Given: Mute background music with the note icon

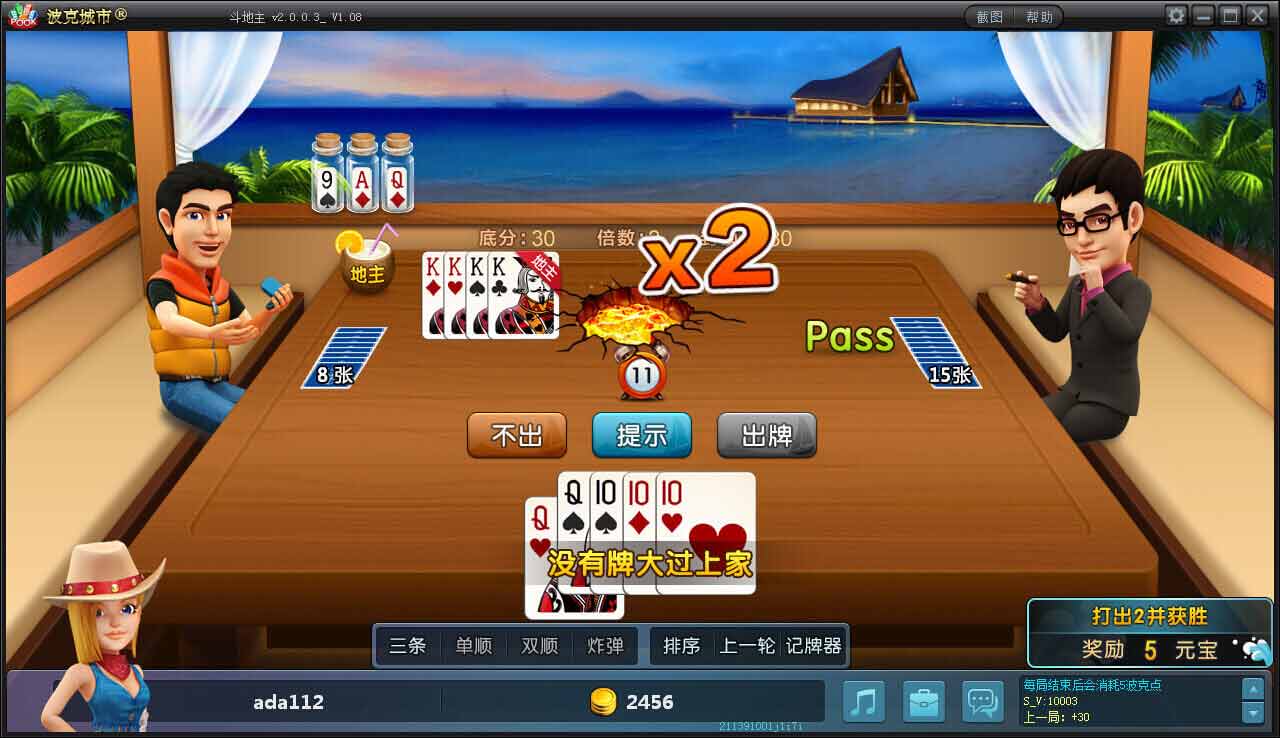Looking at the screenshot, I should pos(863,701).
